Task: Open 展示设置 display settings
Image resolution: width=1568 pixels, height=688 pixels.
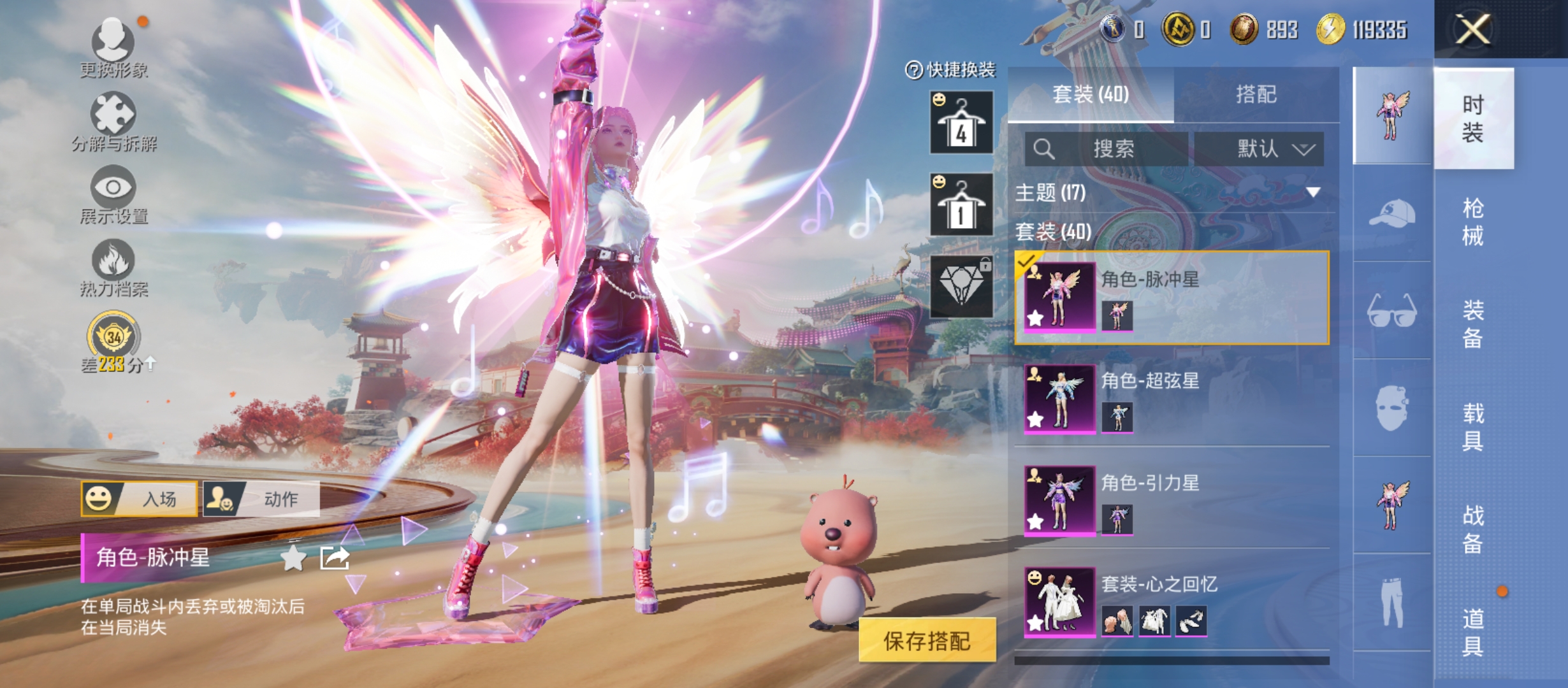Action: coord(113,195)
